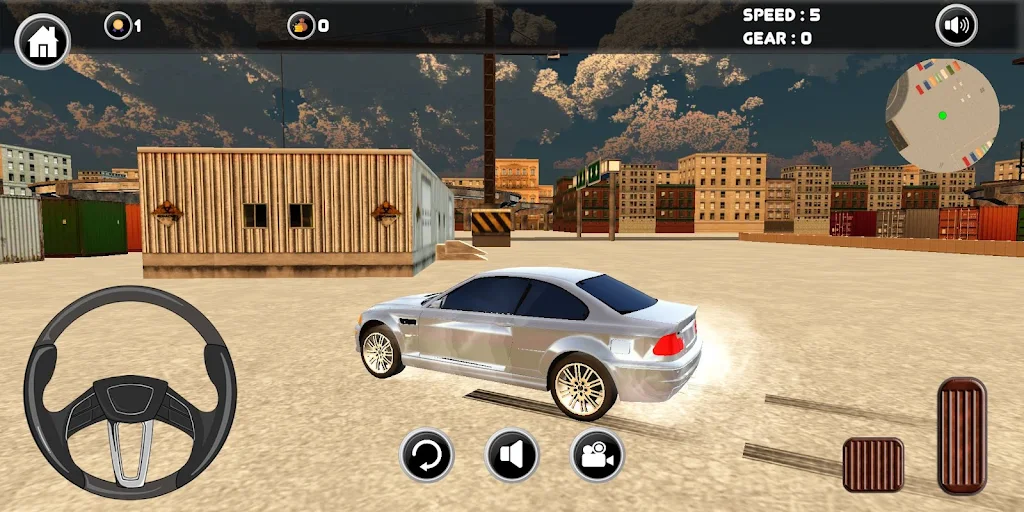Viewport: 1024px width, 512px height.
Task: Honk the horn button
Action: 512,456
